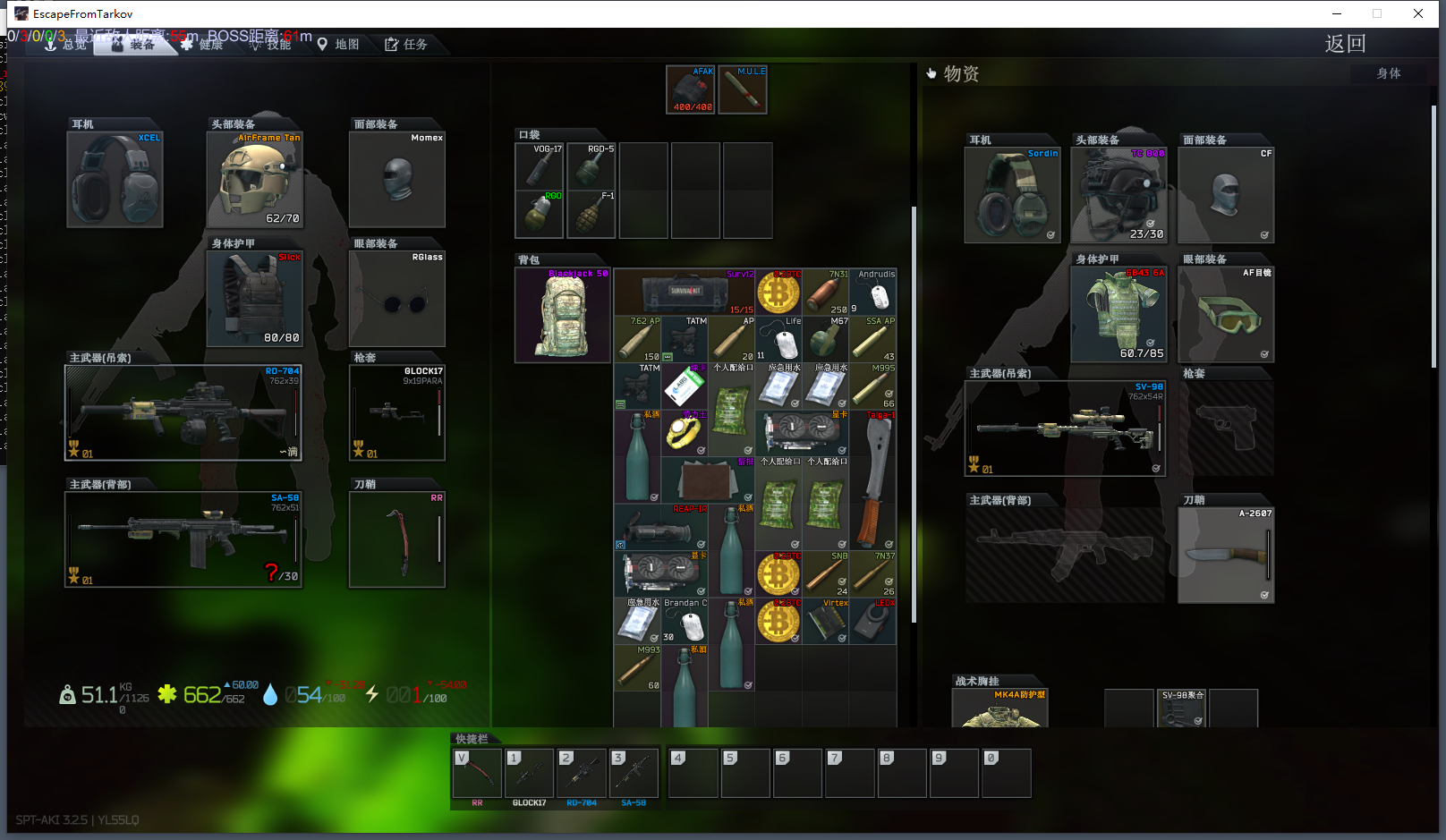1446x840 pixels.
Task: Click the Momex balaclava face slot
Action: pos(397,180)
